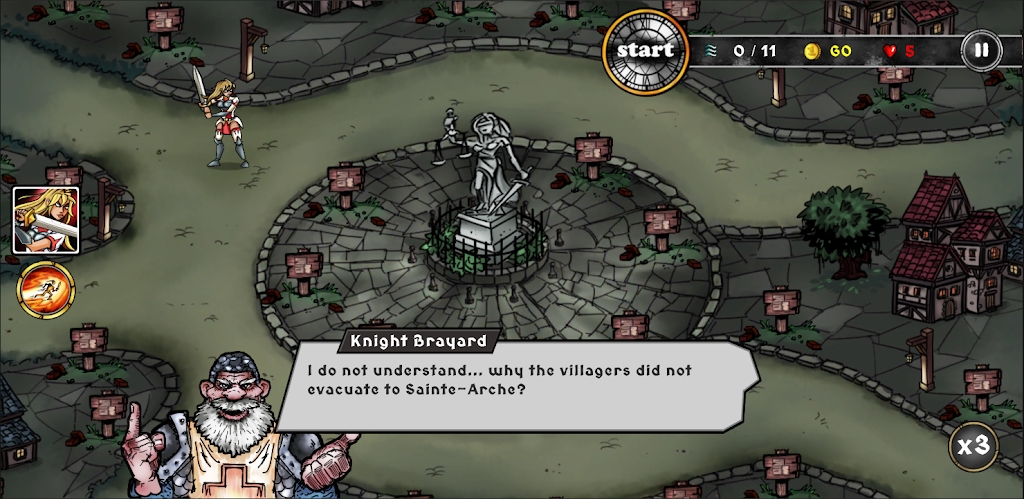Activate the fiery slash hero ability
Screen dimensions: 1024x499
pos(46,288)
